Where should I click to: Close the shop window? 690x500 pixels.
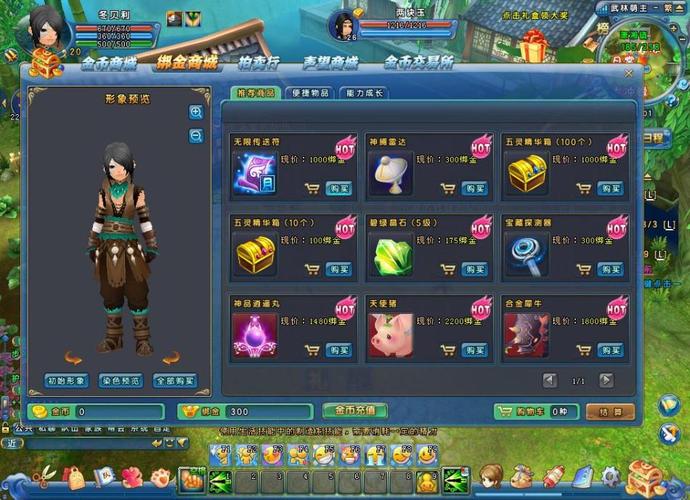pos(629,73)
